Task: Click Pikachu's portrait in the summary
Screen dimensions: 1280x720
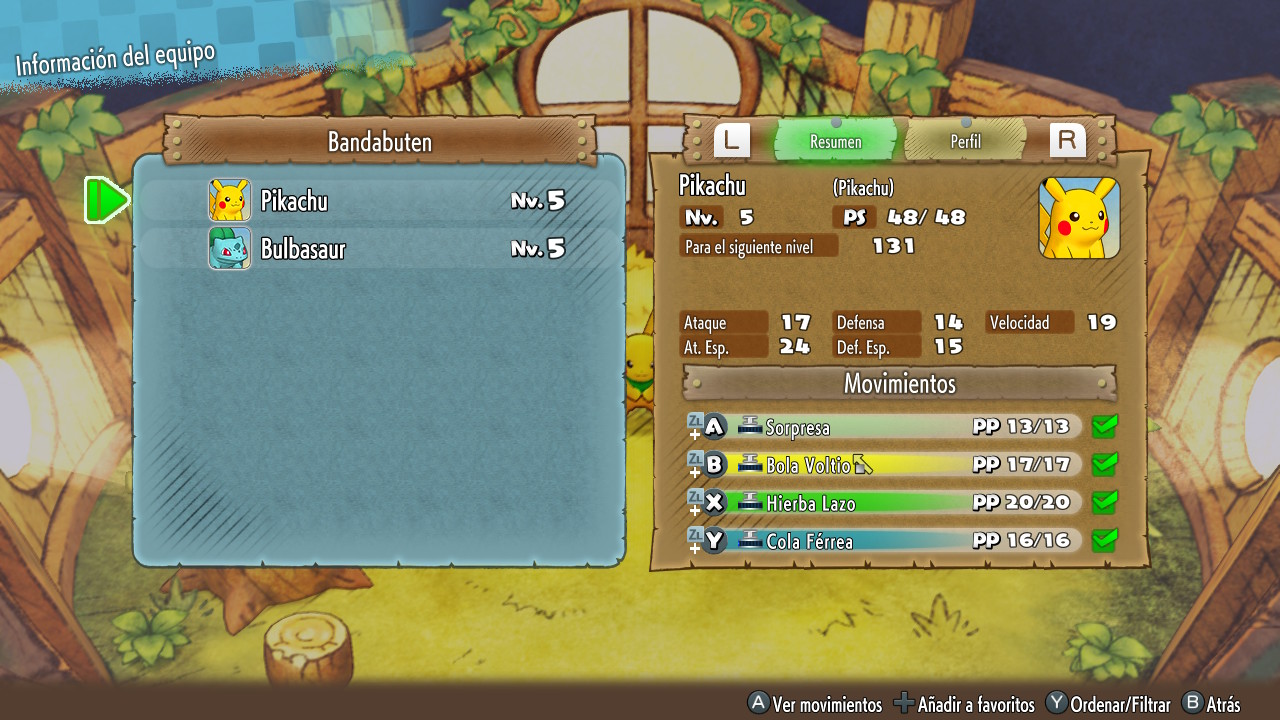Action: click(1079, 218)
